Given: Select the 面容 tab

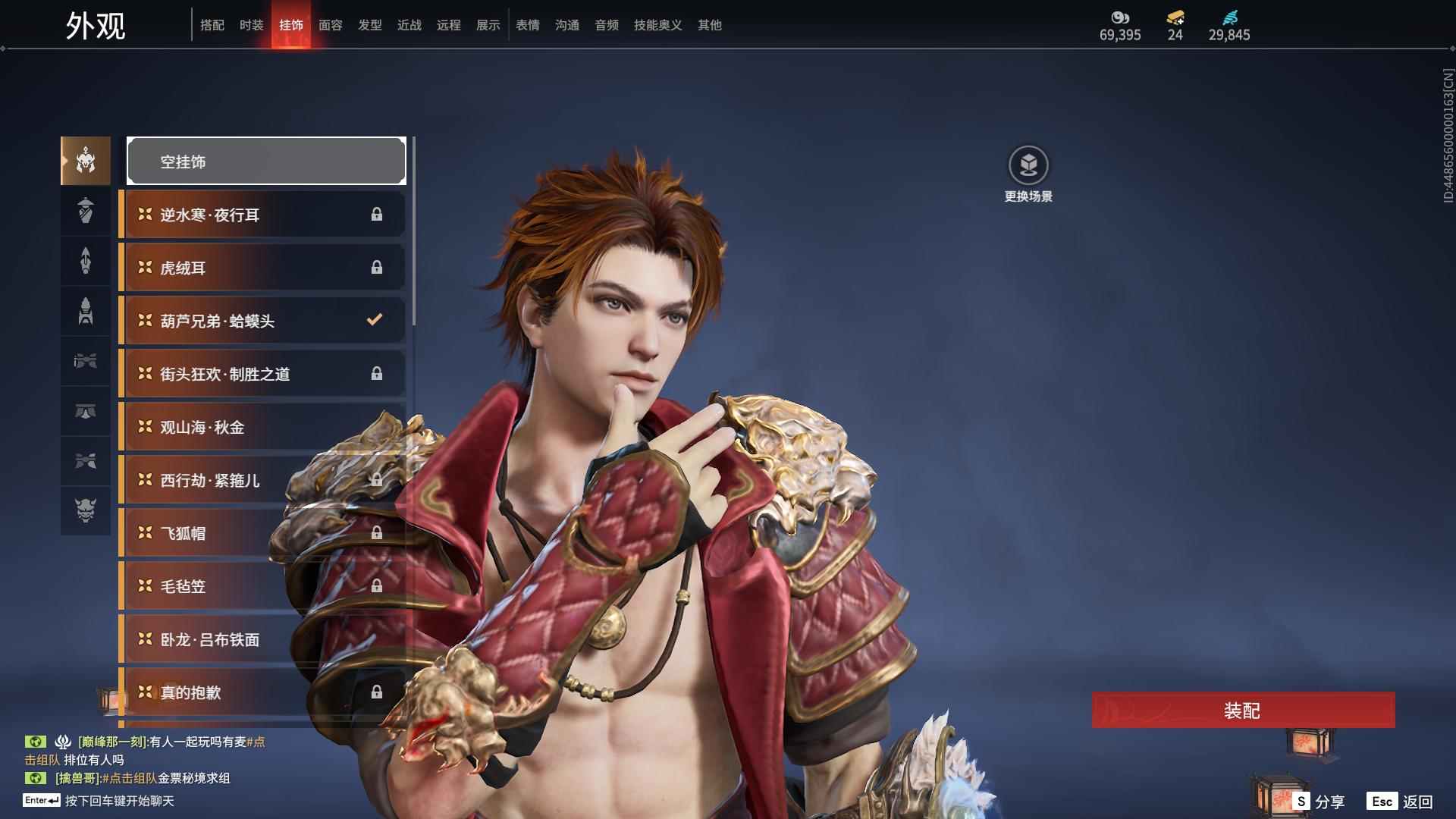Looking at the screenshot, I should point(330,25).
